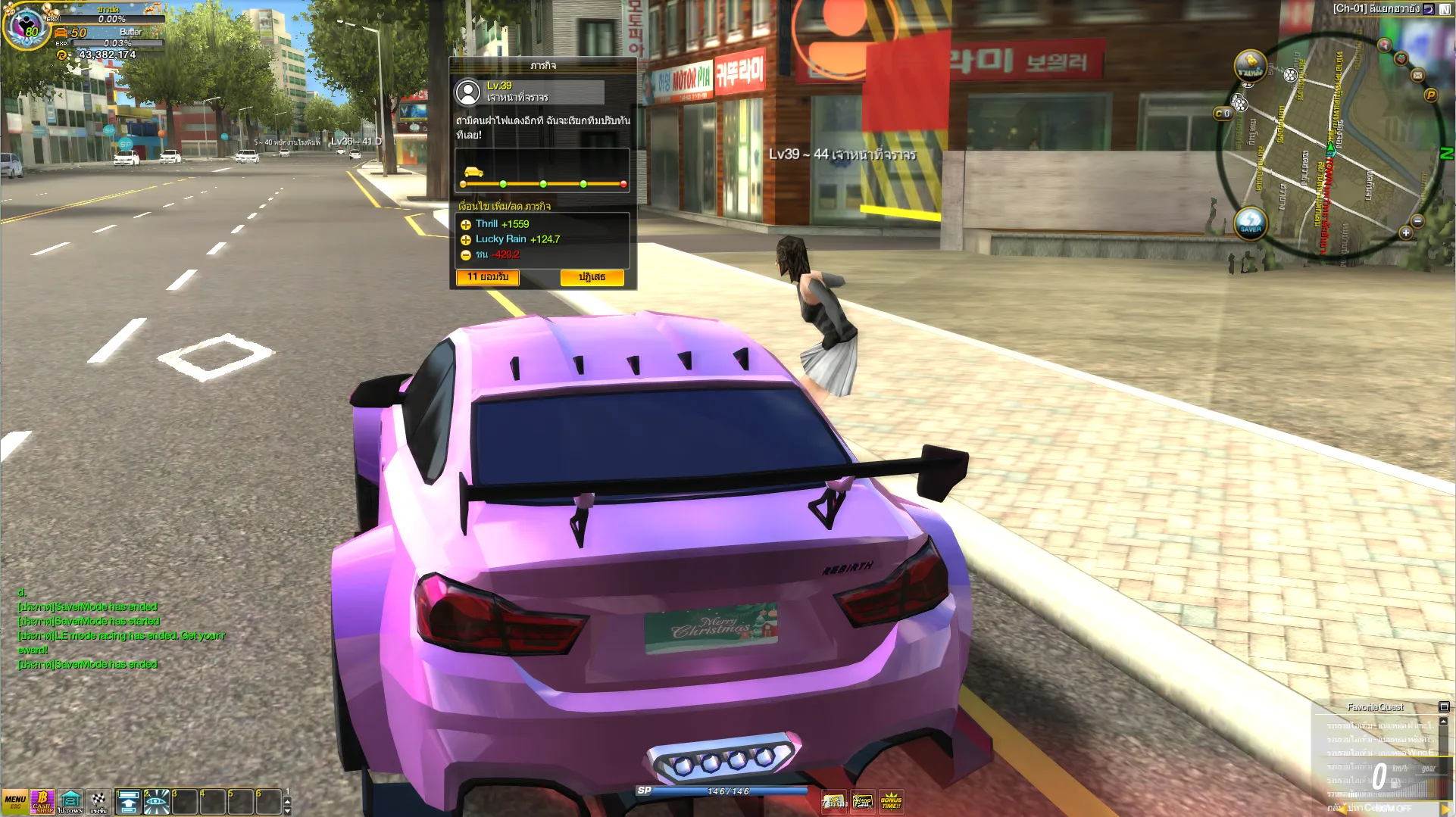The image size is (1456, 817).
Task: Click the moon icon beside channel name
Action: point(1429,9)
